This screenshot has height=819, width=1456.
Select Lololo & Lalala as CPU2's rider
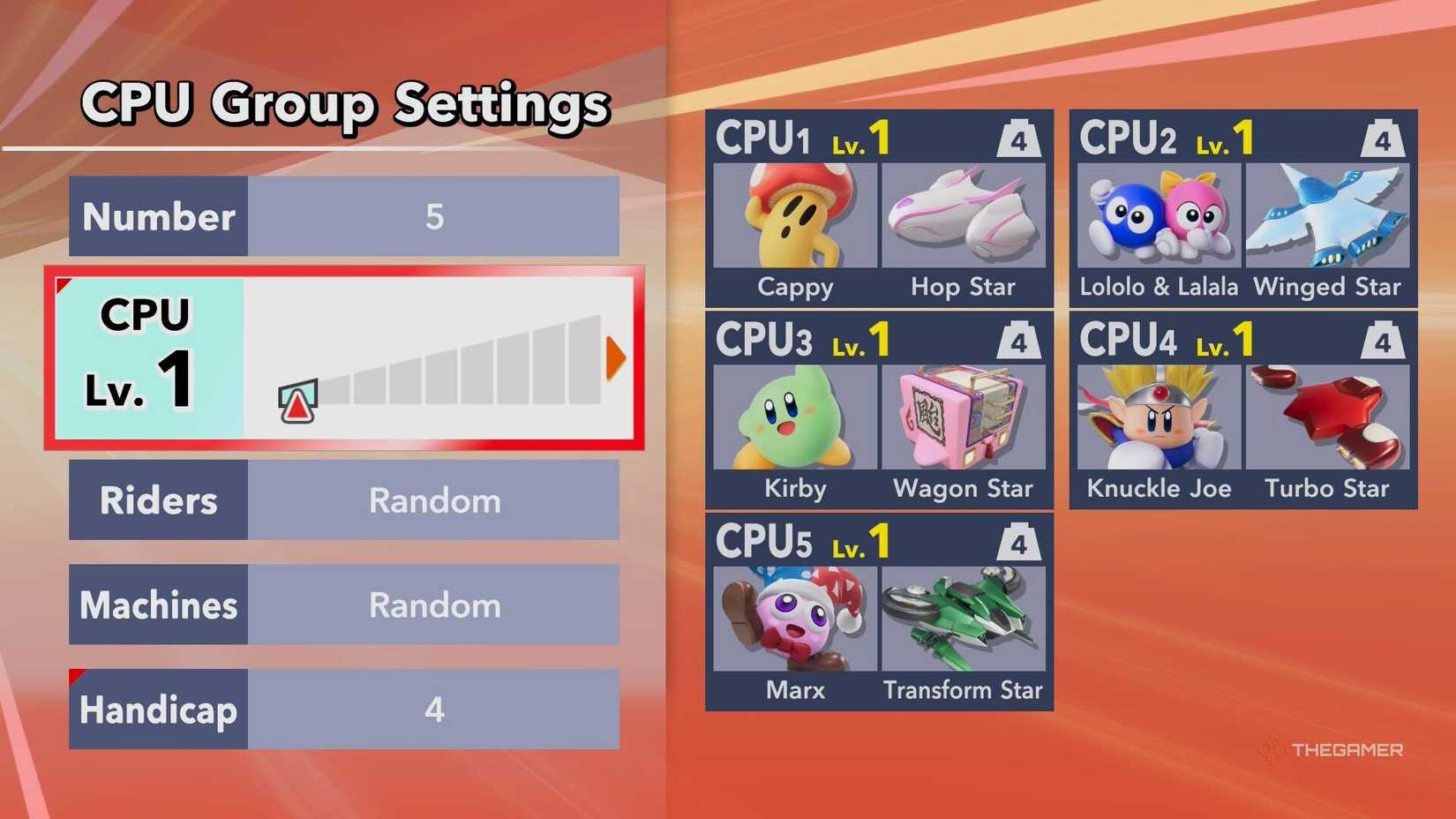(1157, 214)
